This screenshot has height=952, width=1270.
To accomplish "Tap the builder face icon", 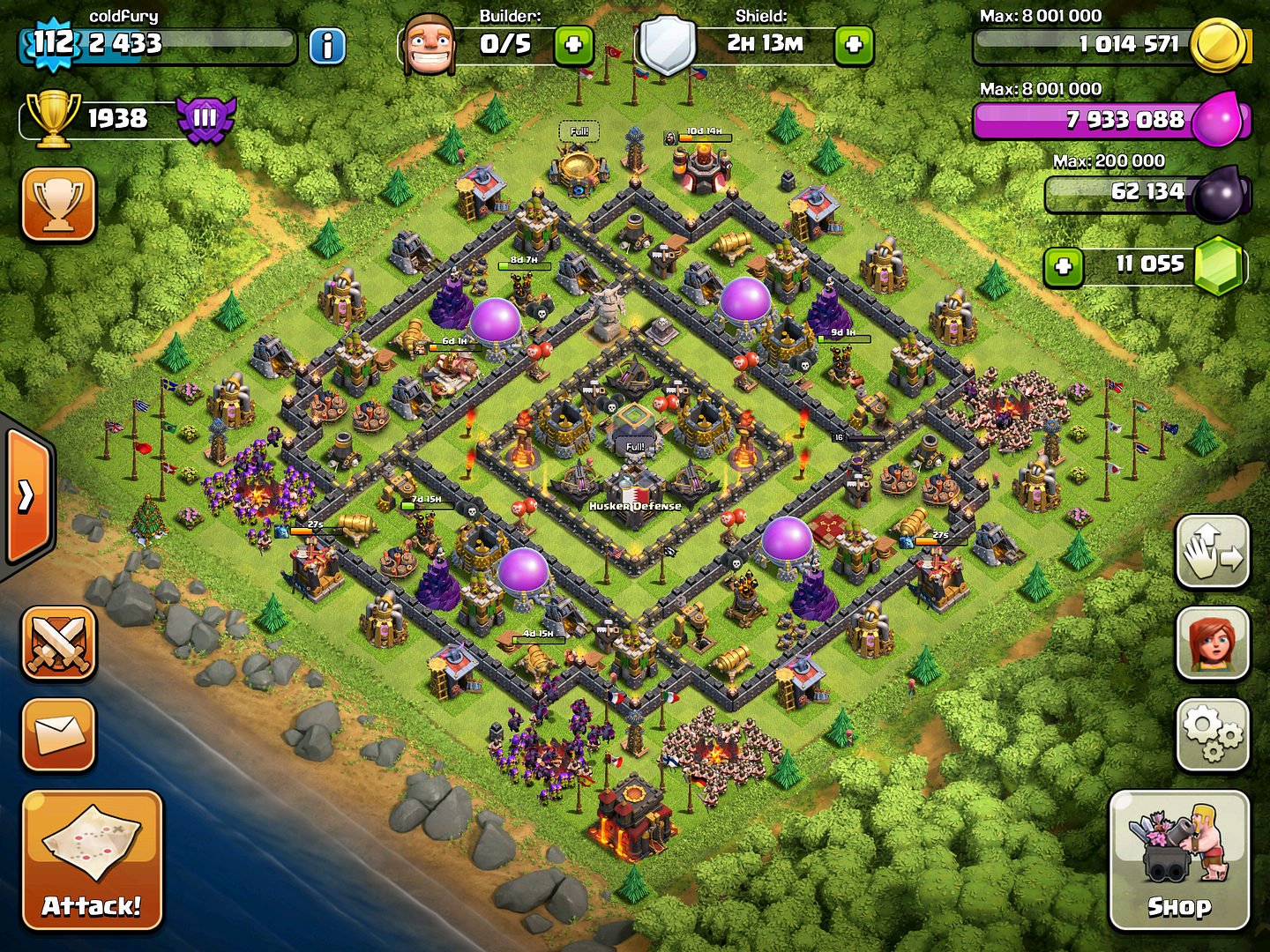I will (430, 44).
